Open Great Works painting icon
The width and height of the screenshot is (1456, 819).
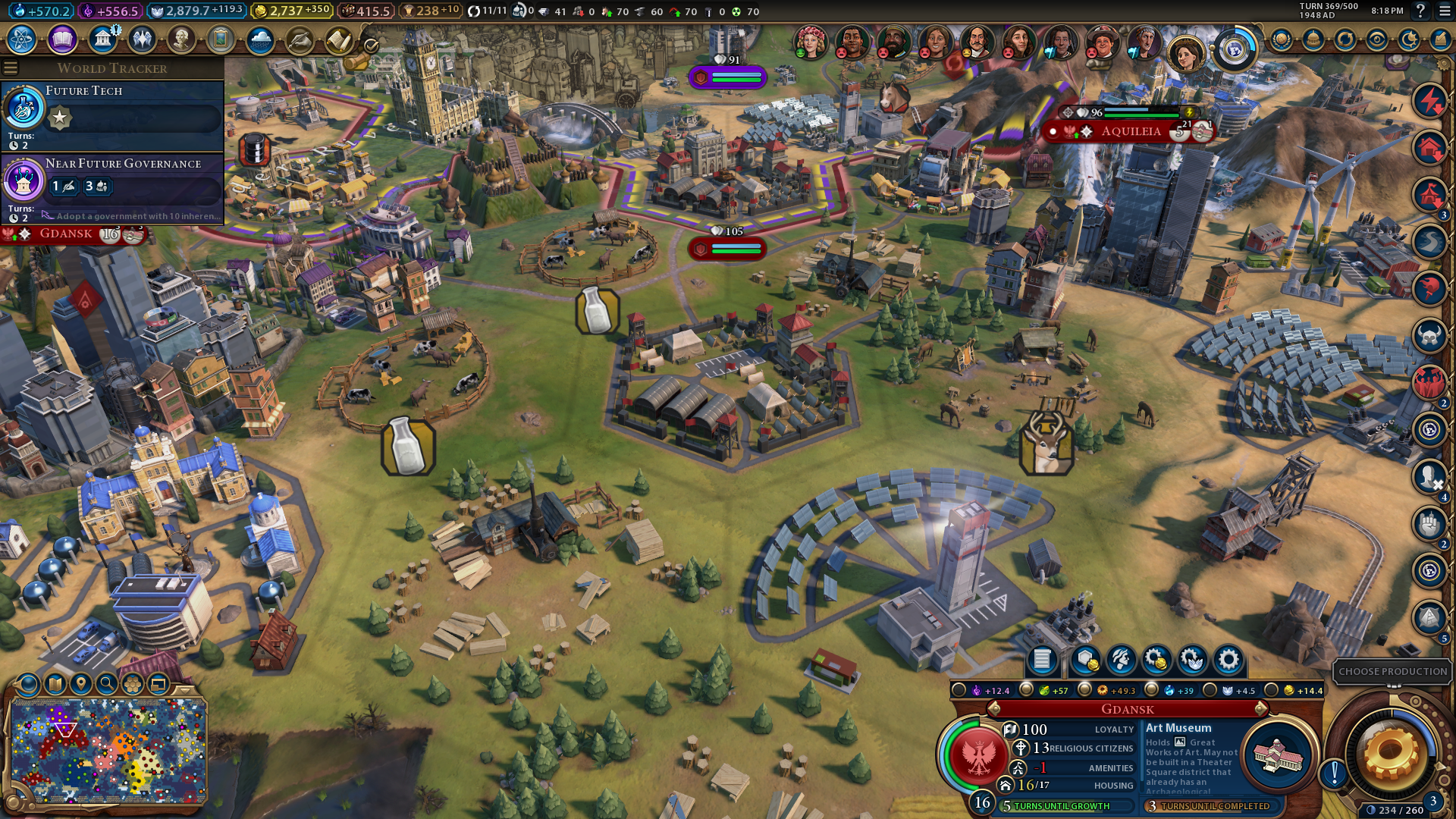coord(221,39)
